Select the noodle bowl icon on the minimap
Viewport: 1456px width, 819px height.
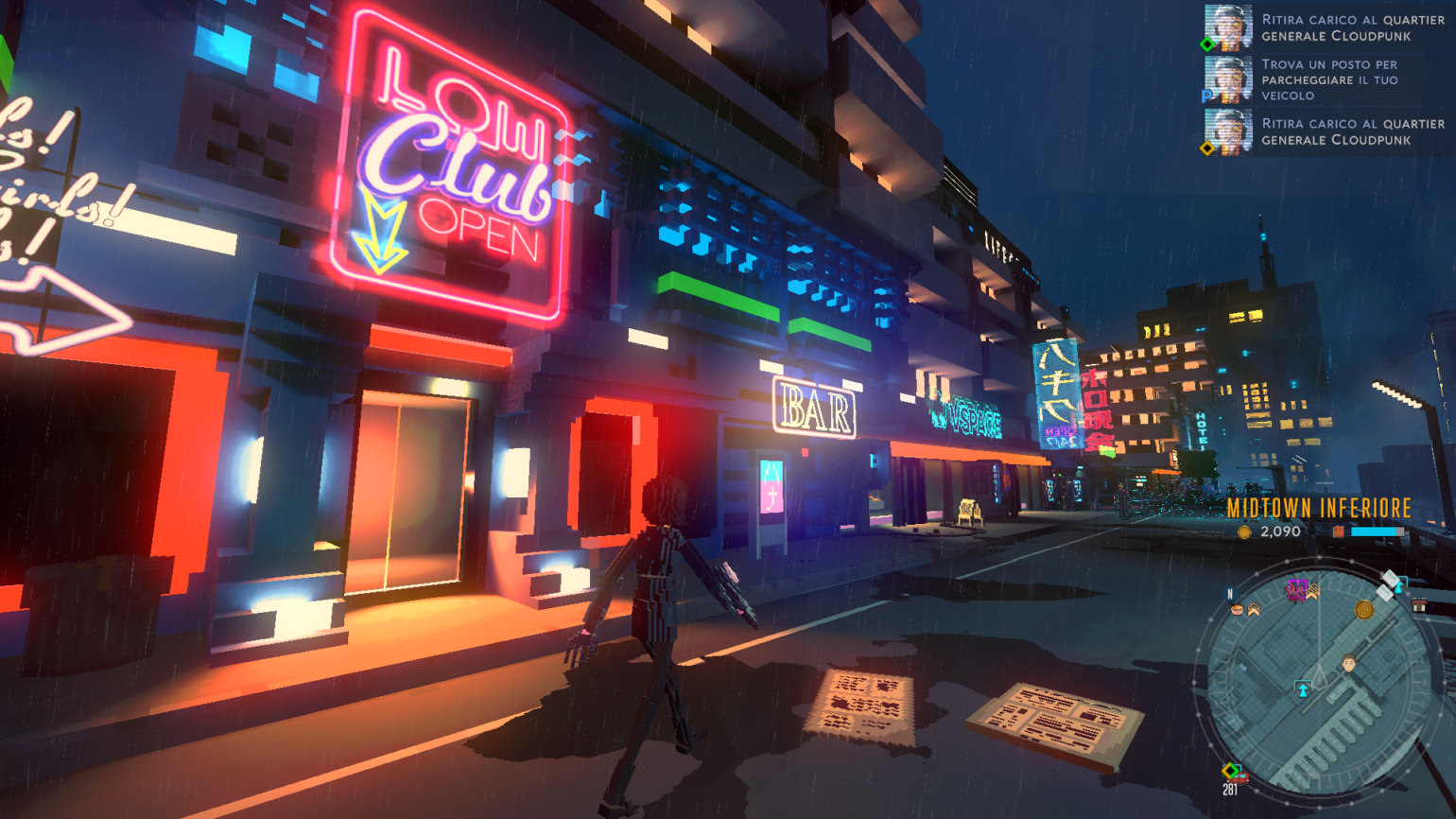tap(1236, 609)
